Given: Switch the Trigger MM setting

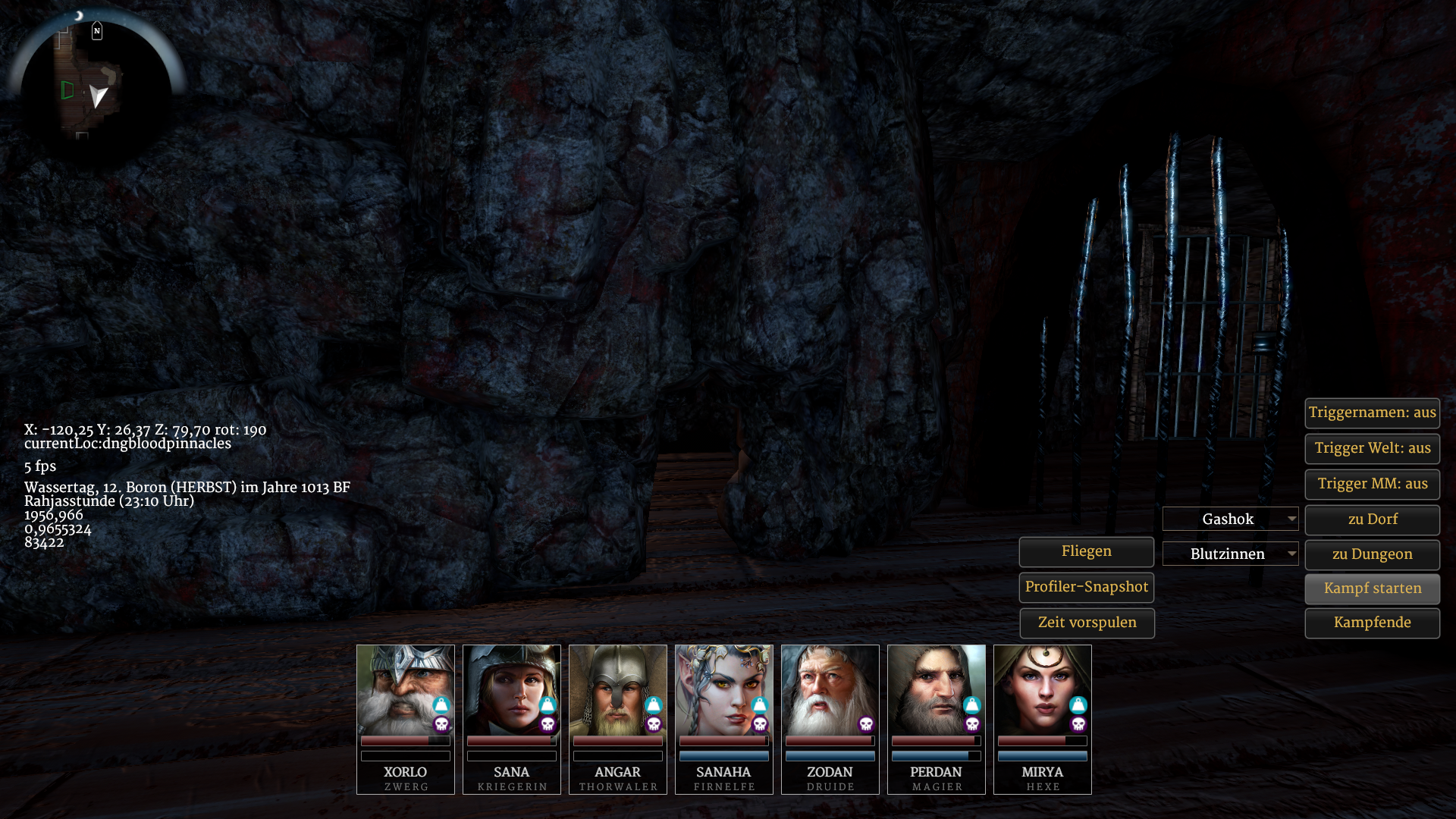Looking at the screenshot, I should [1372, 484].
